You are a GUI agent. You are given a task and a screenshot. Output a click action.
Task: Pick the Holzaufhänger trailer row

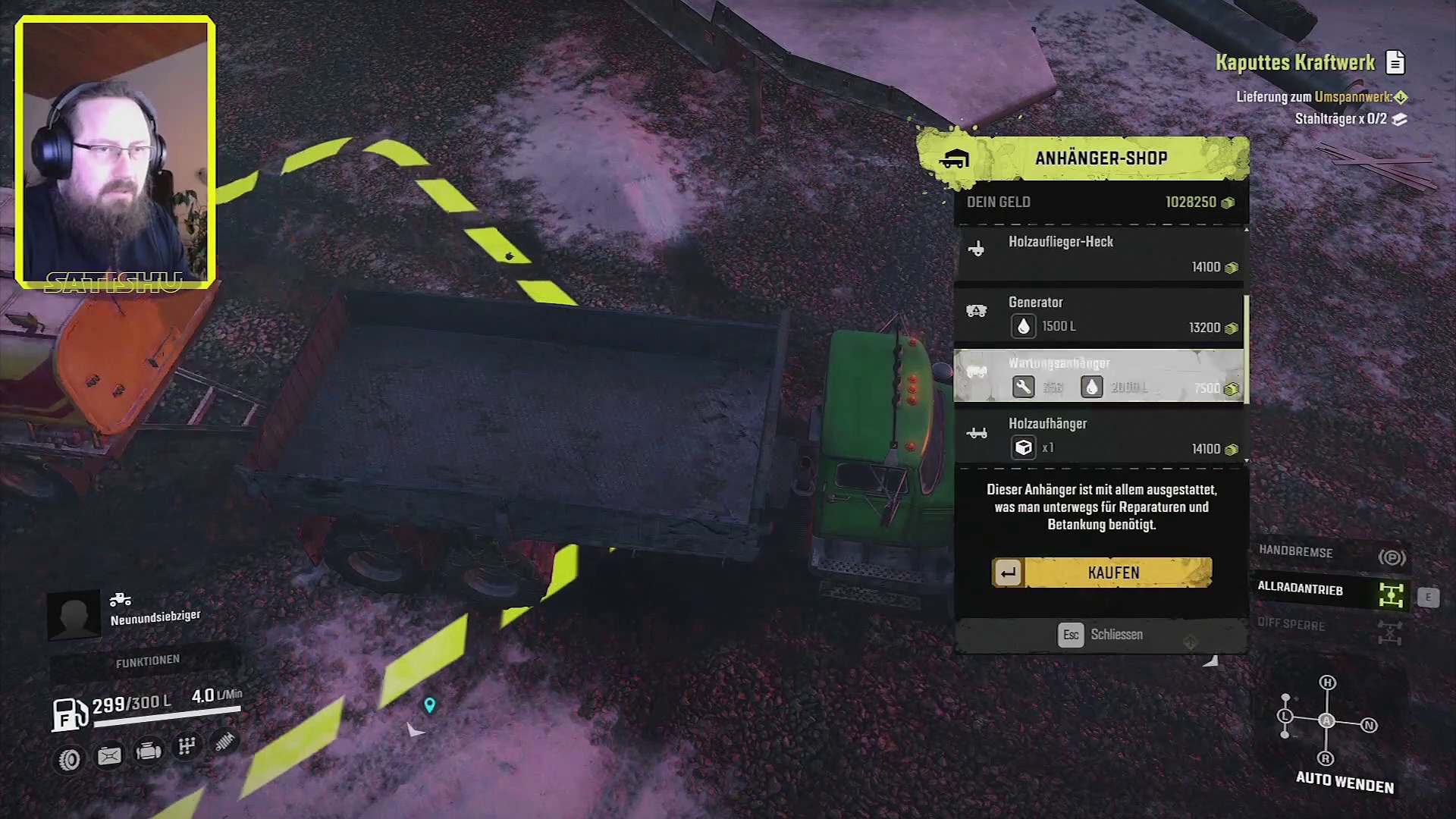[x=1100, y=436]
